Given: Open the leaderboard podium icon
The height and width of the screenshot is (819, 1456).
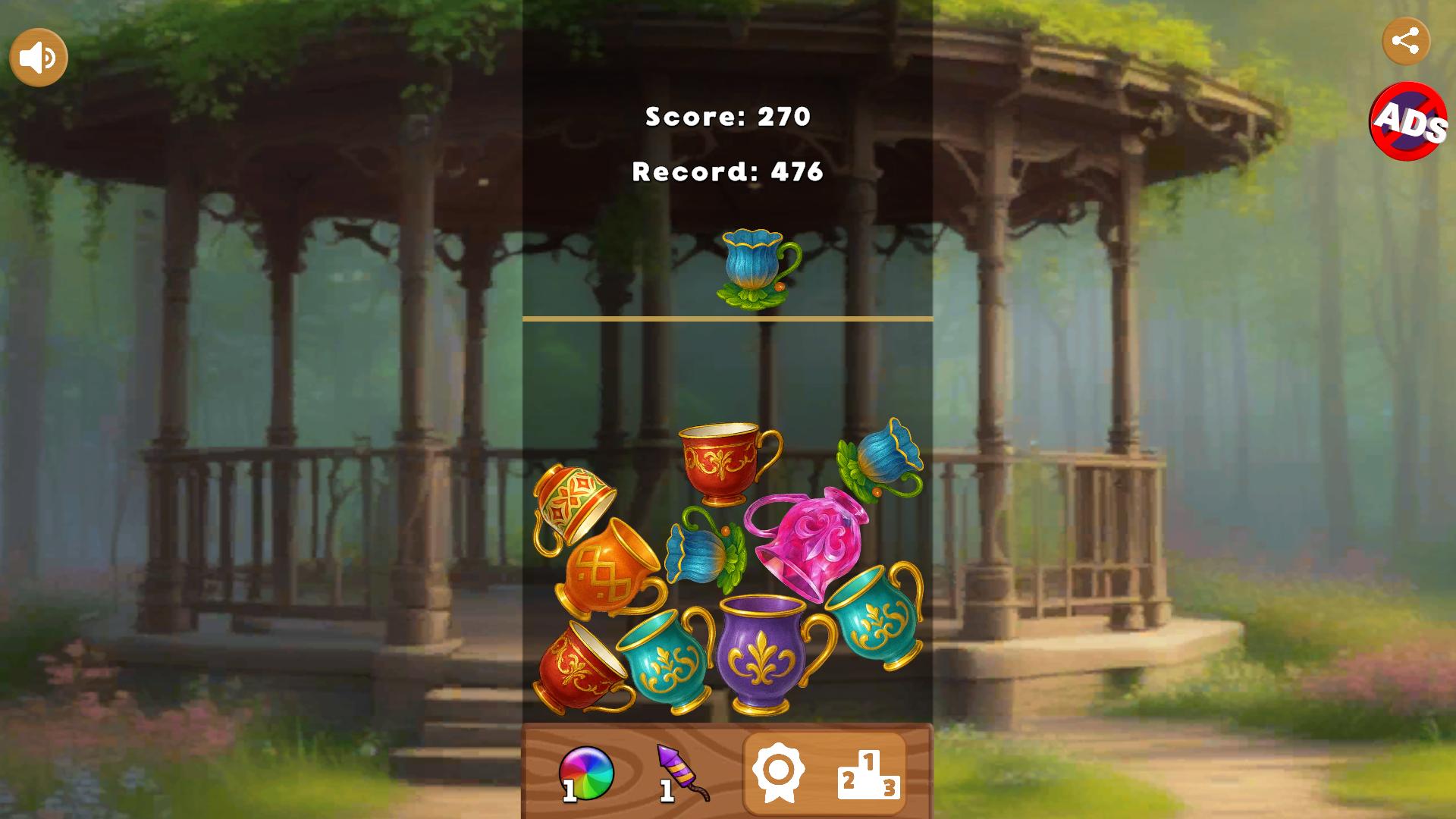Looking at the screenshot, I should pos(870,774).
